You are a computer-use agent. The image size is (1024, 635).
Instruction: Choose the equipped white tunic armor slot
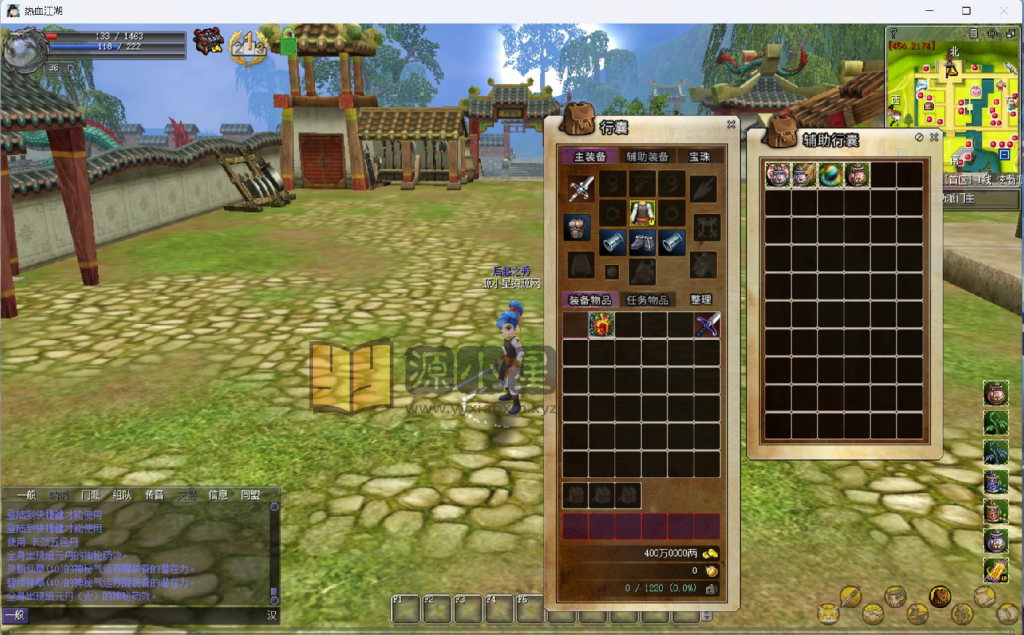coord(641,213)
